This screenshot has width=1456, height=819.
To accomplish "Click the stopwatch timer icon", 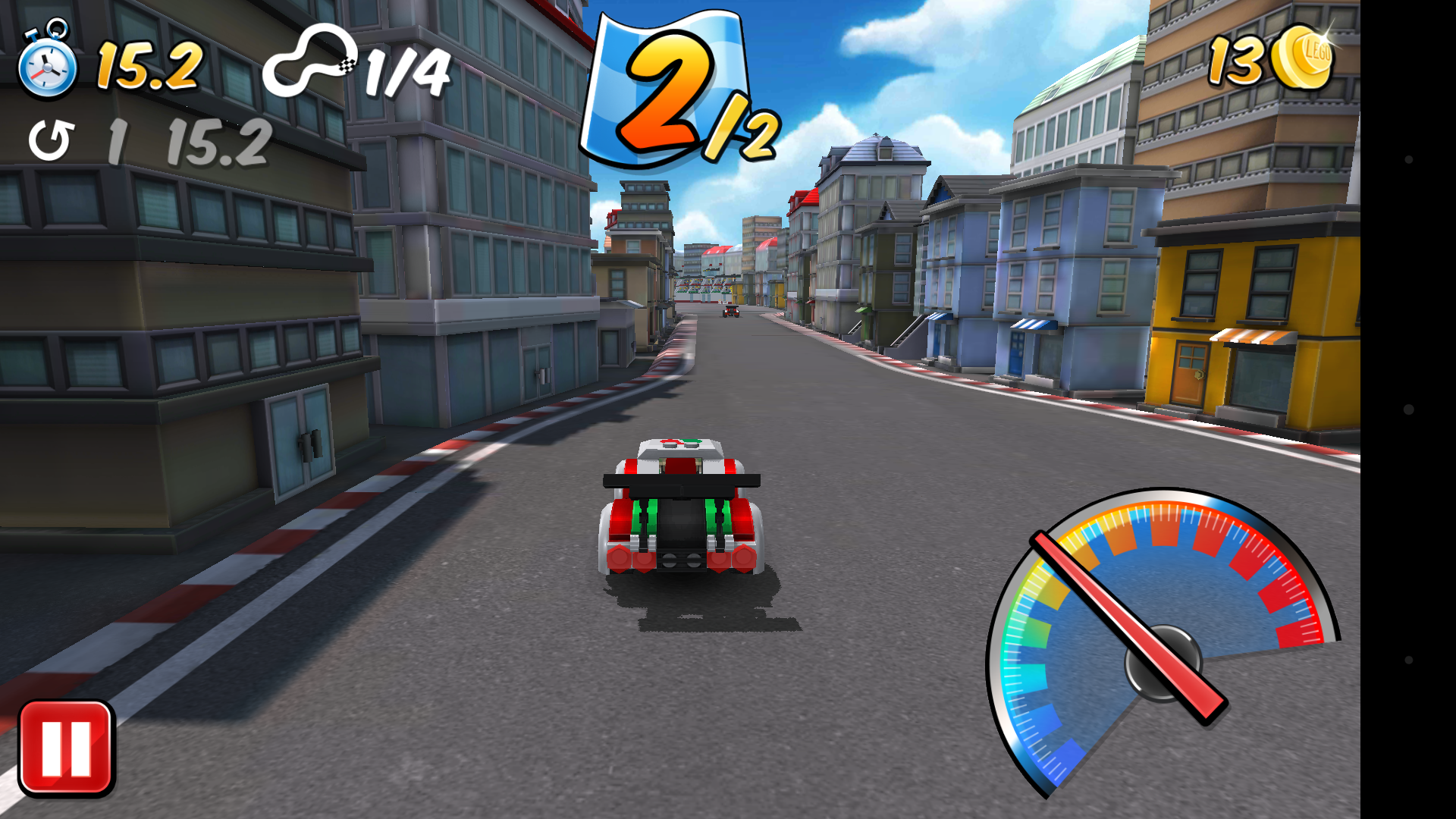I will click(x=47, y=67).
